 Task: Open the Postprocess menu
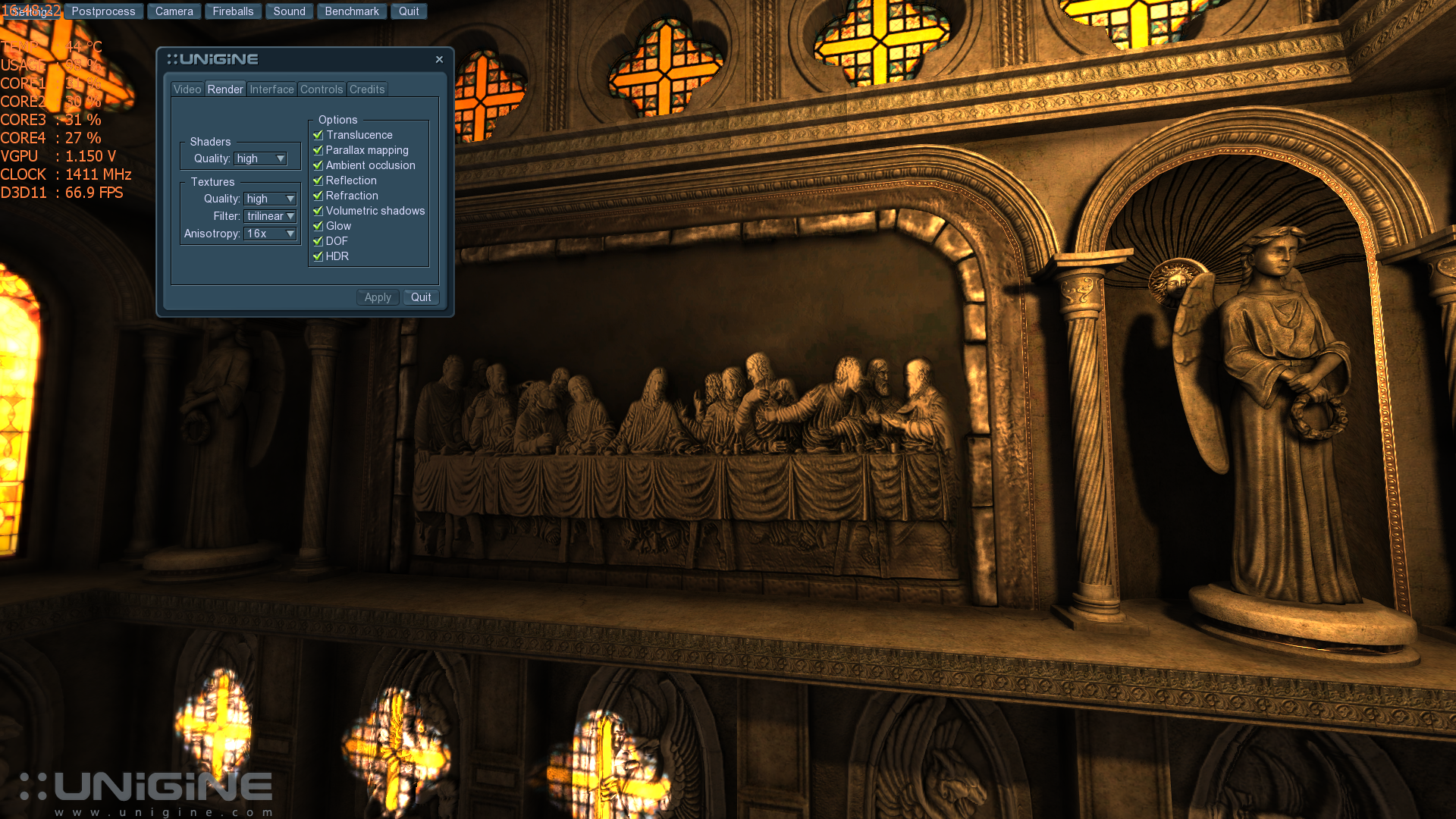point(103,11)
